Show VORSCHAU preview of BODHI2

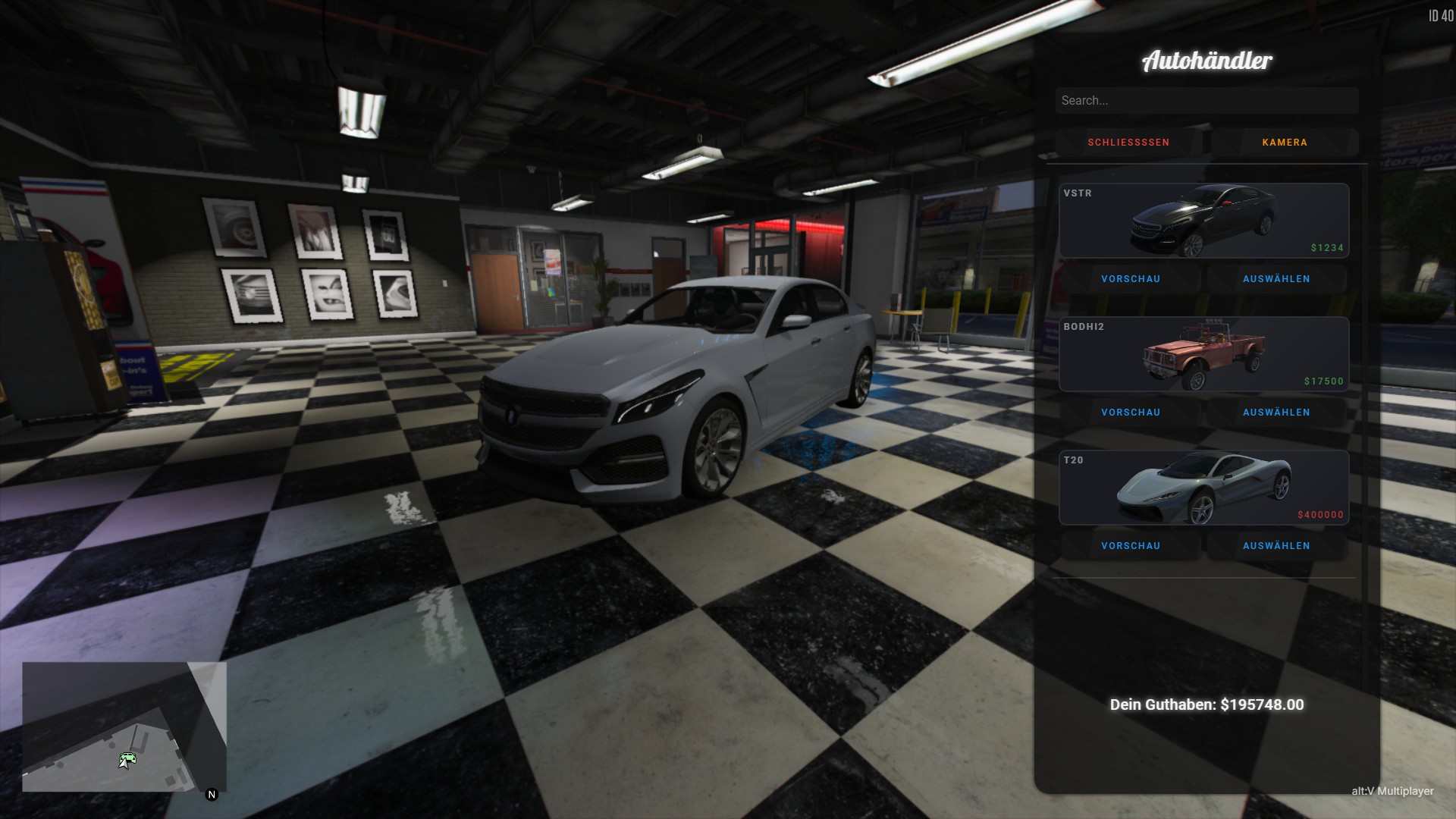tap(1131, 413)
